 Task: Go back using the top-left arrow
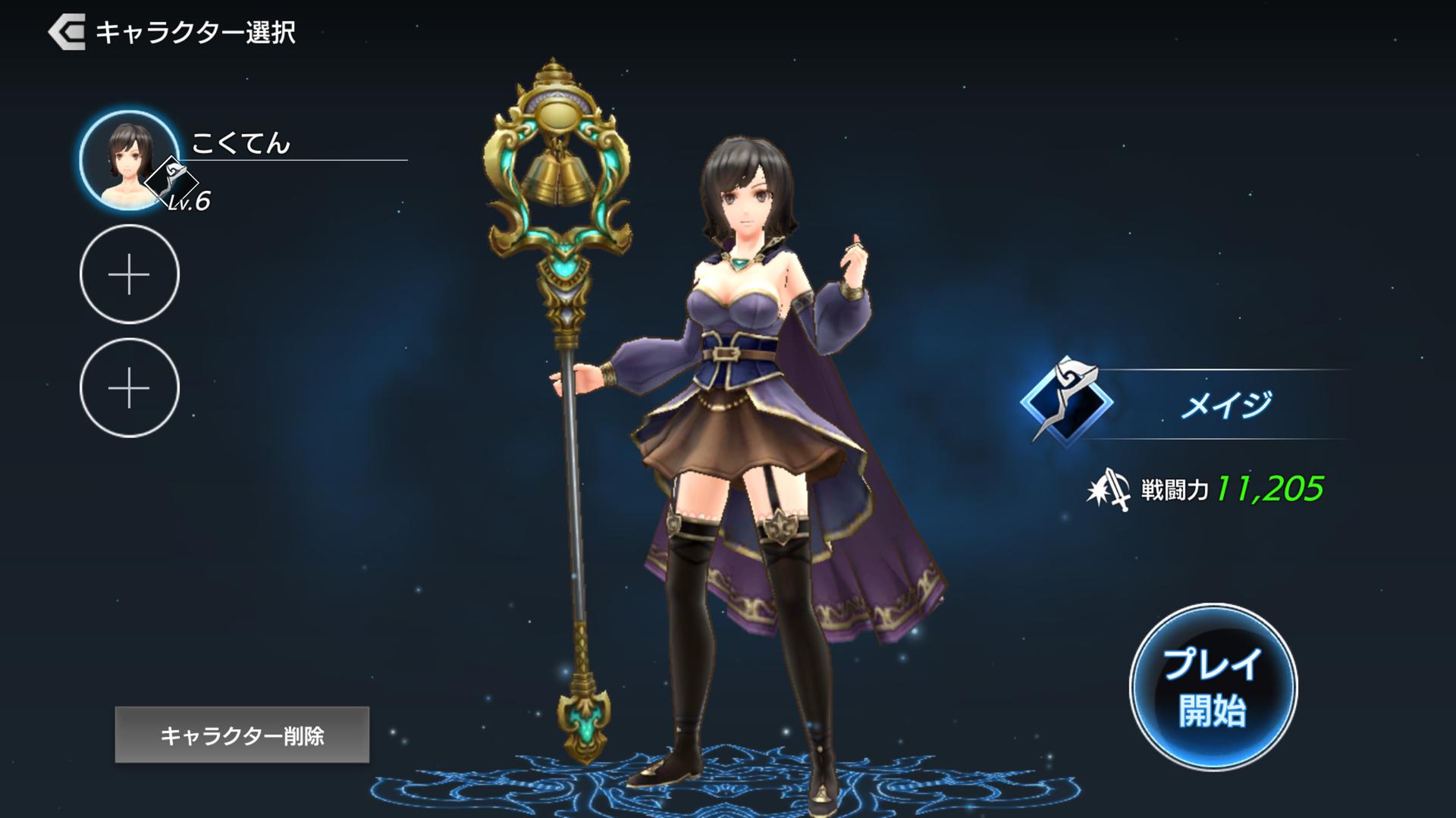click(x=67, y=33)
